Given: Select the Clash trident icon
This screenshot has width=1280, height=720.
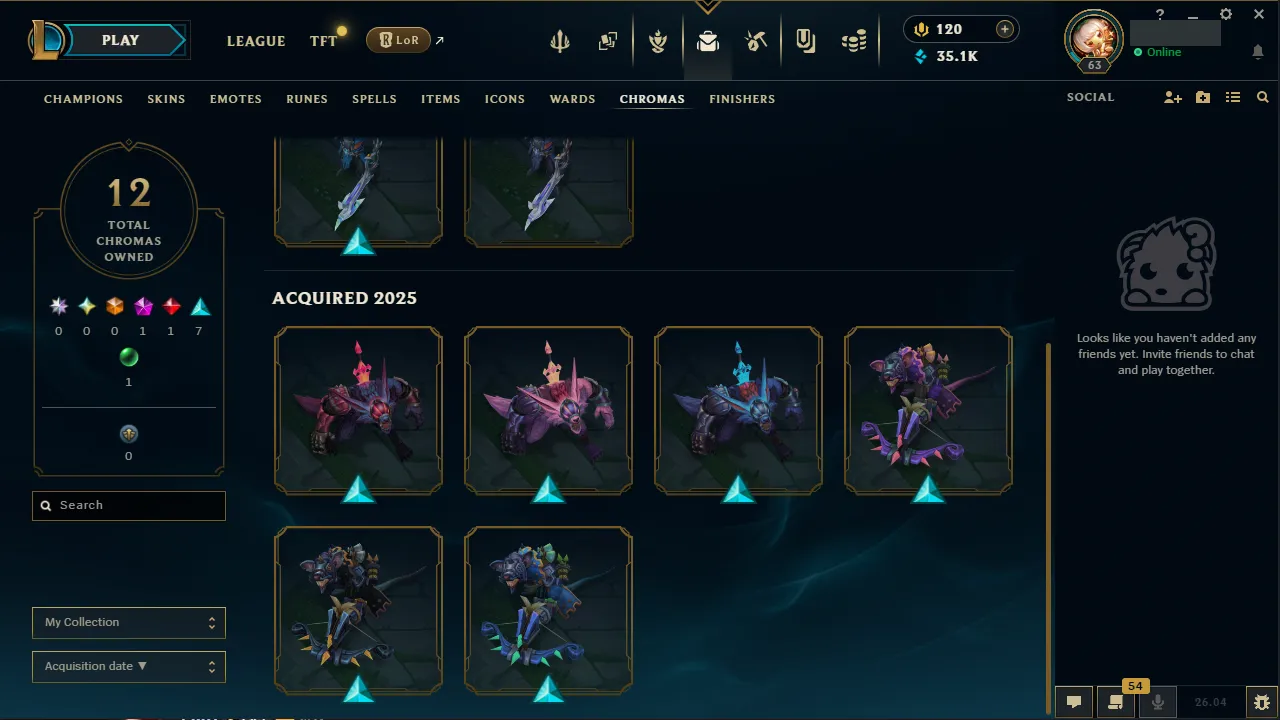Looking at the screenshot, I should [559, 41].
